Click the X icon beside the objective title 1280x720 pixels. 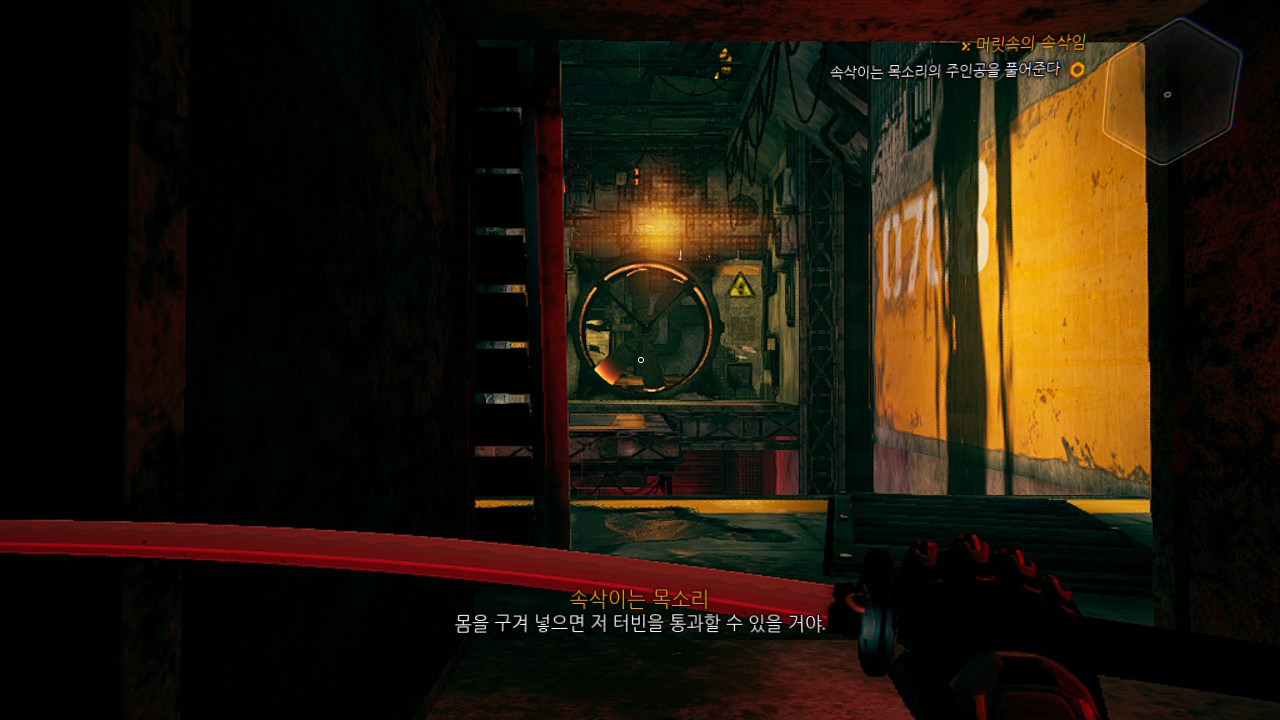963,43
